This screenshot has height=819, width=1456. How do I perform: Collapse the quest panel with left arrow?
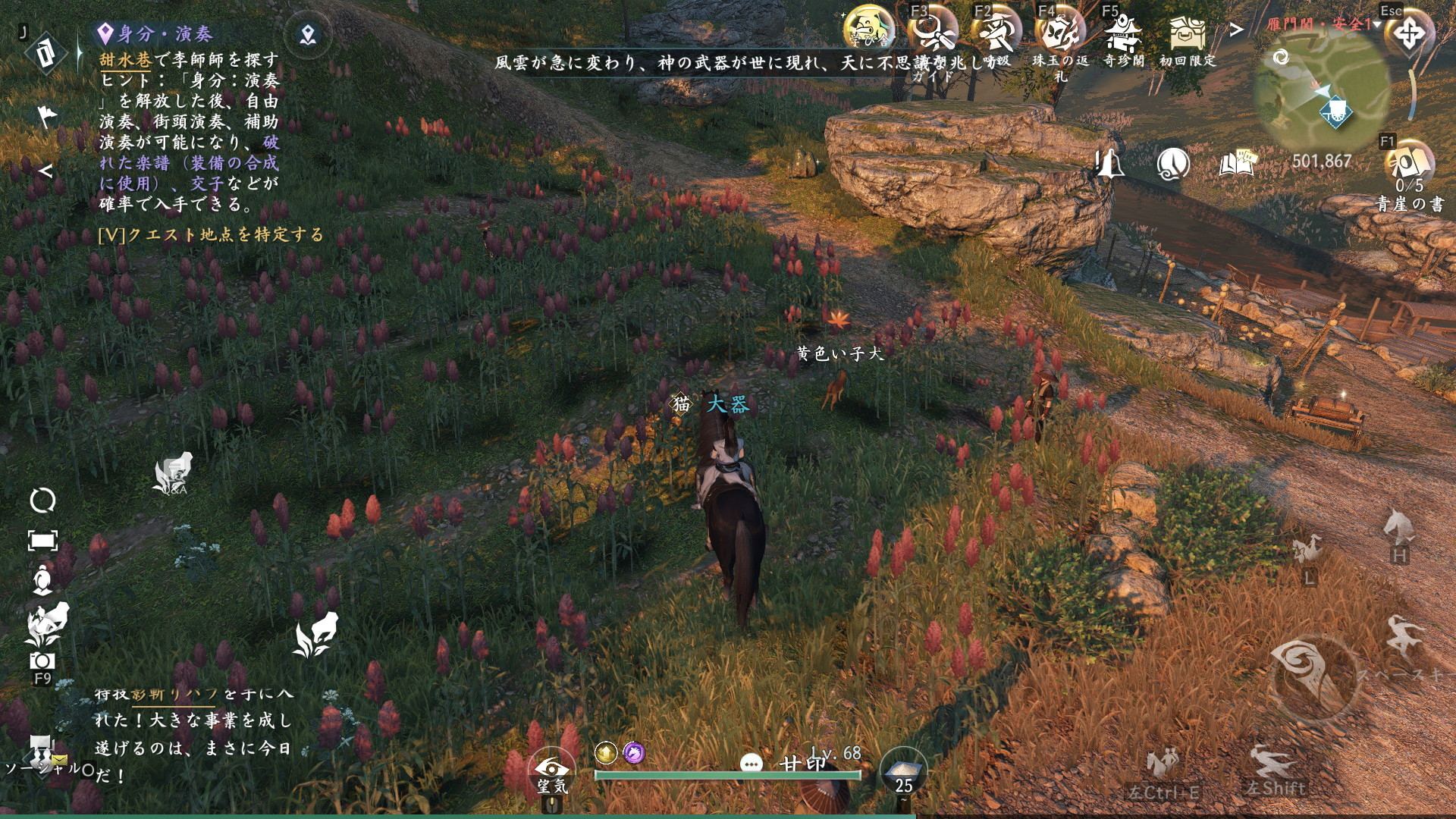[46, 171]
